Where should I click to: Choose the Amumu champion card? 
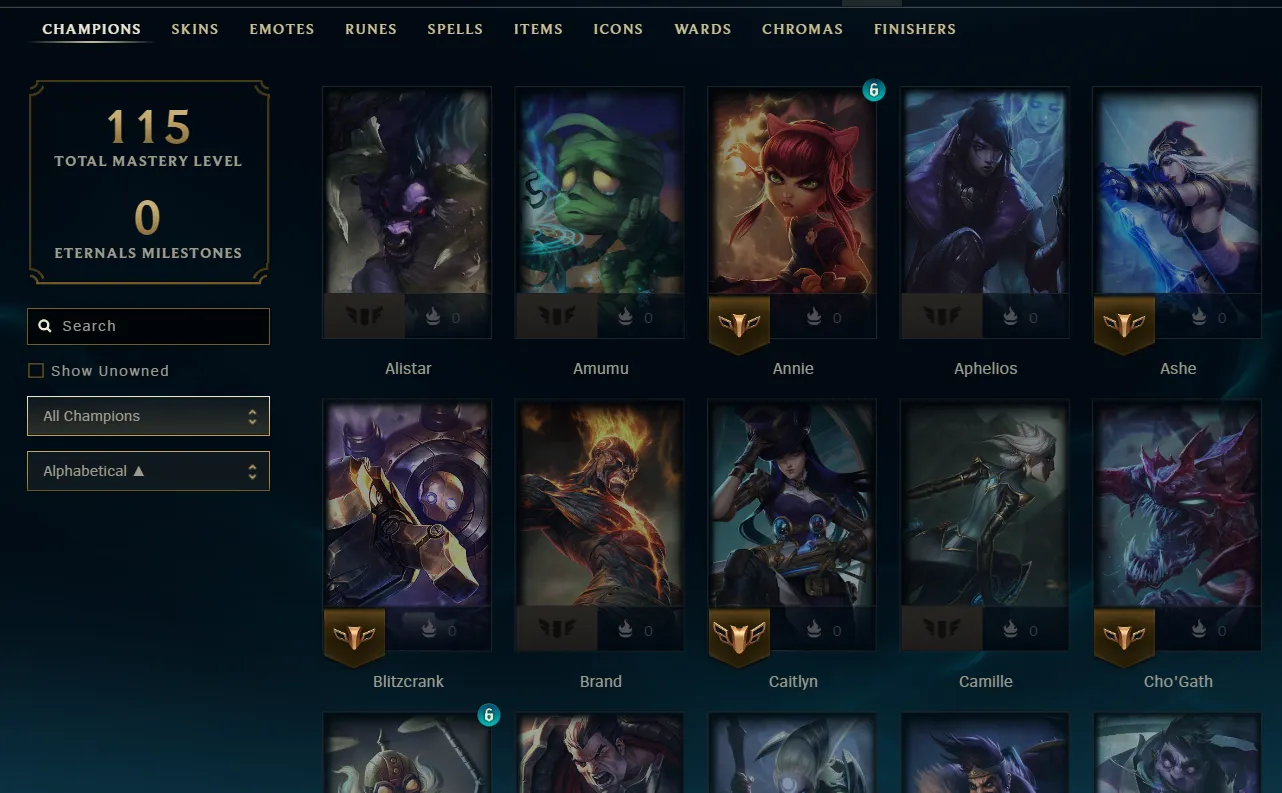coord(600,200)
